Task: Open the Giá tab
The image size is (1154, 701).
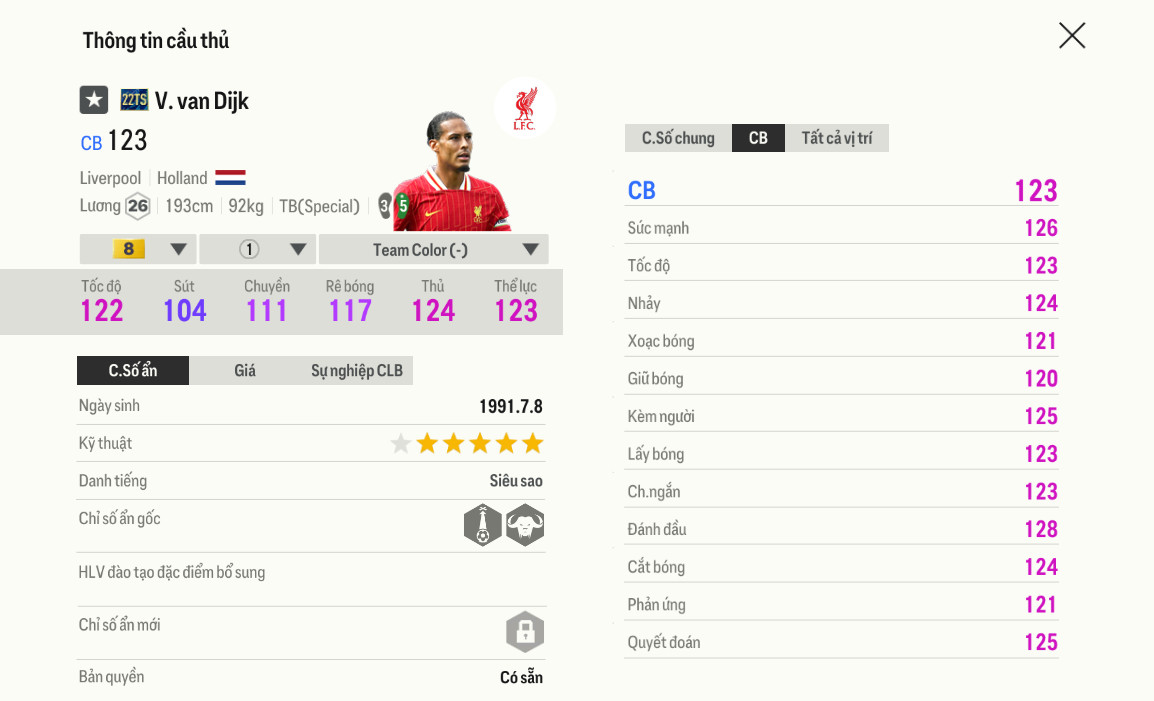Action: tap(245, 371)
